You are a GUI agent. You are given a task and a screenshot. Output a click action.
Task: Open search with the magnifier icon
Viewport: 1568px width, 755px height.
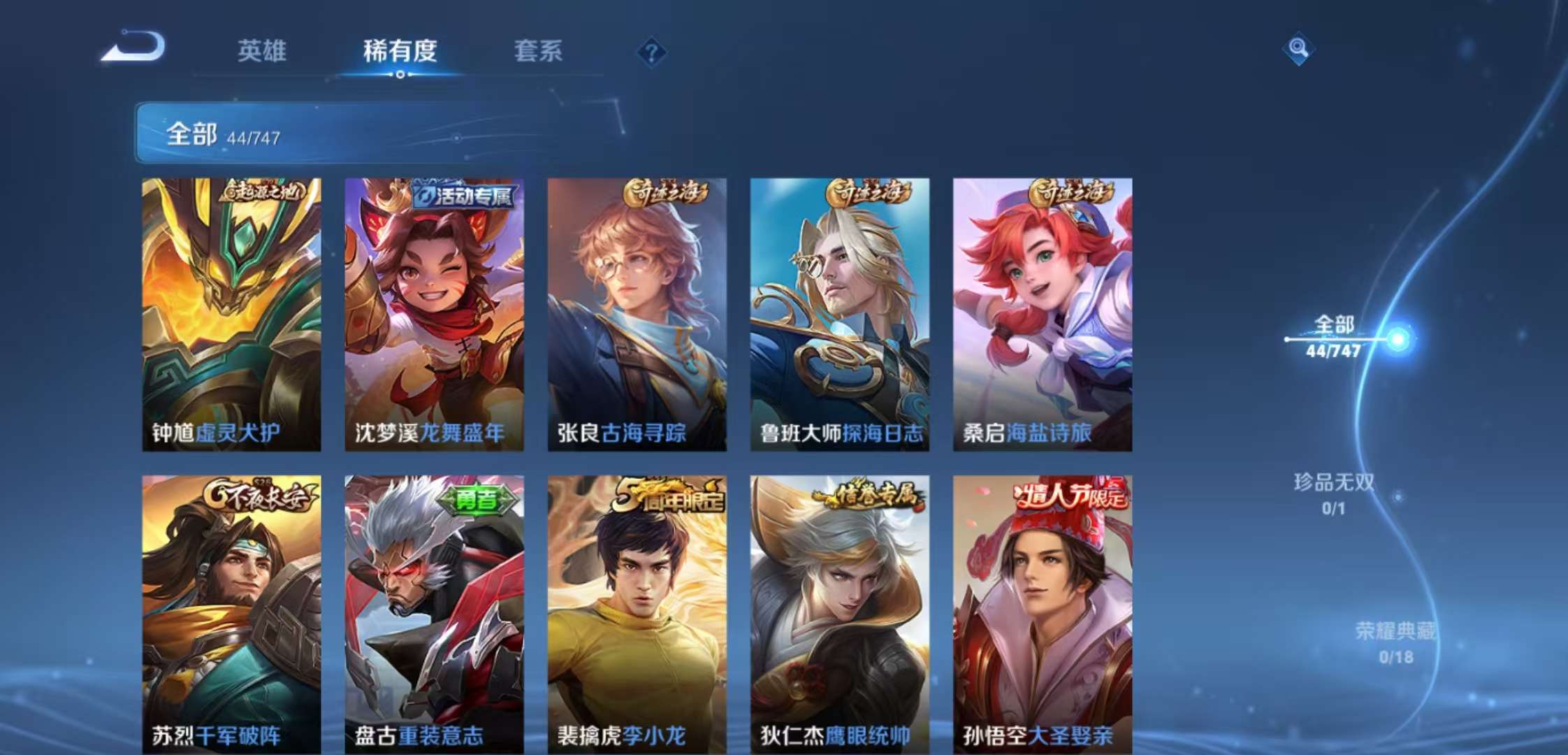(1298, 50)
